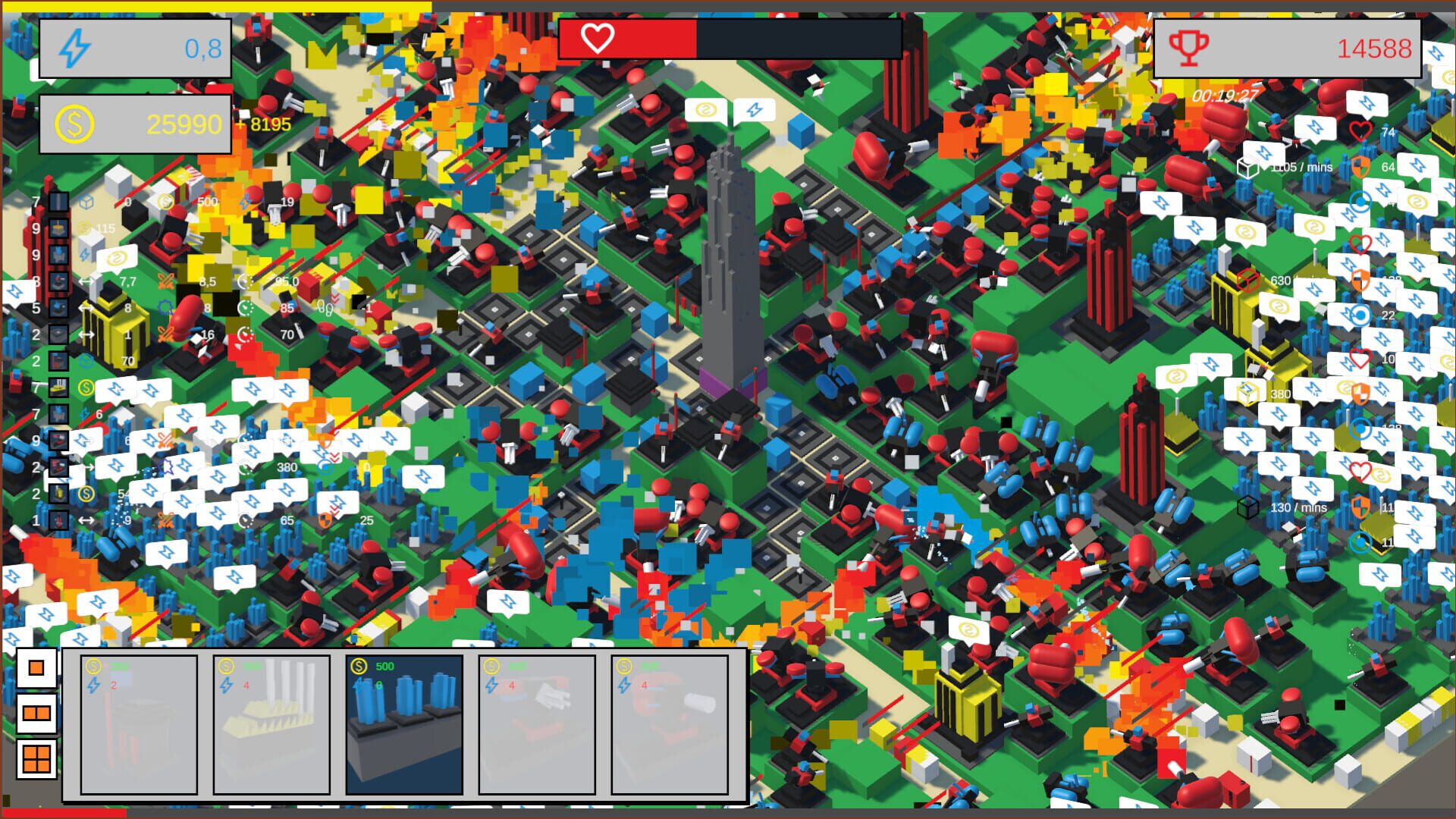
Task: Switch to the four-square grid placement mode
Action: point(36,758)
